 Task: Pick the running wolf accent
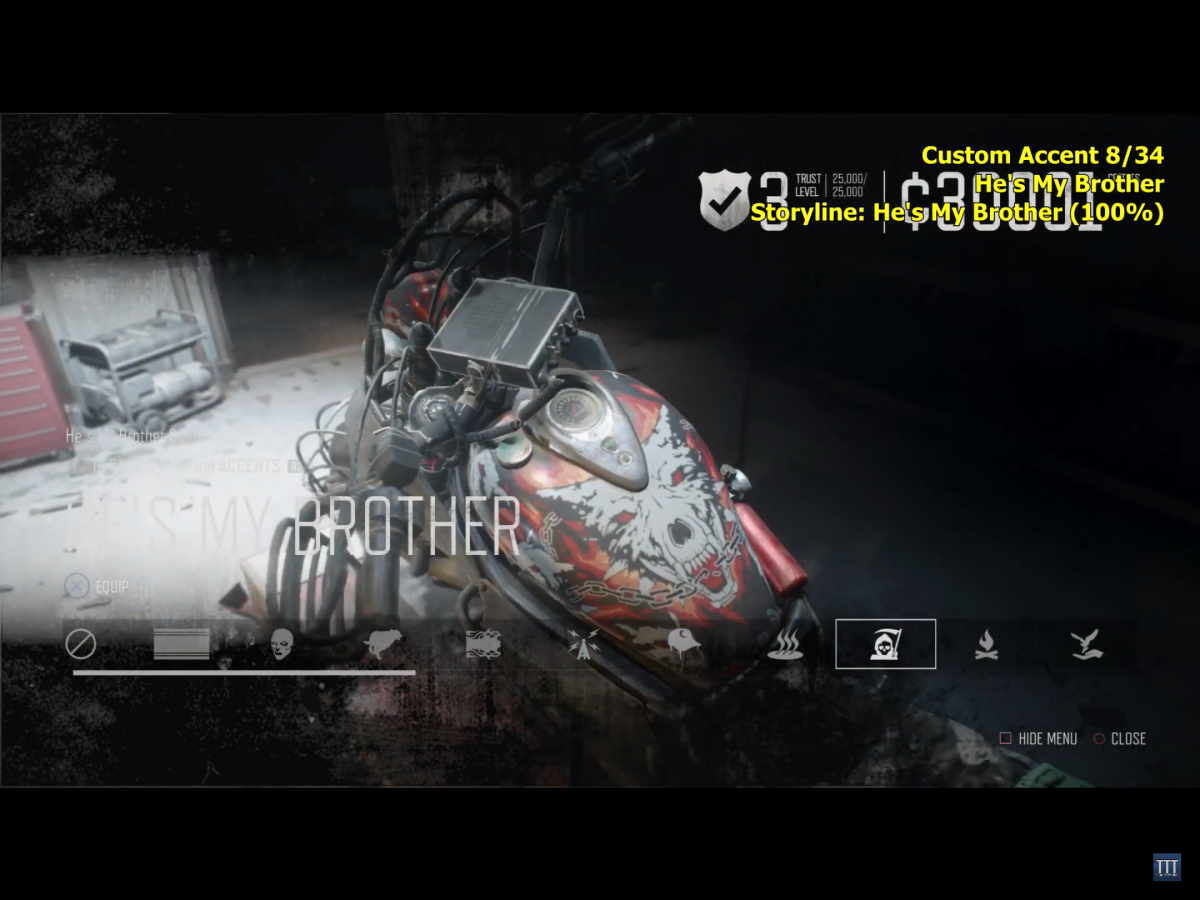(383, 644)
